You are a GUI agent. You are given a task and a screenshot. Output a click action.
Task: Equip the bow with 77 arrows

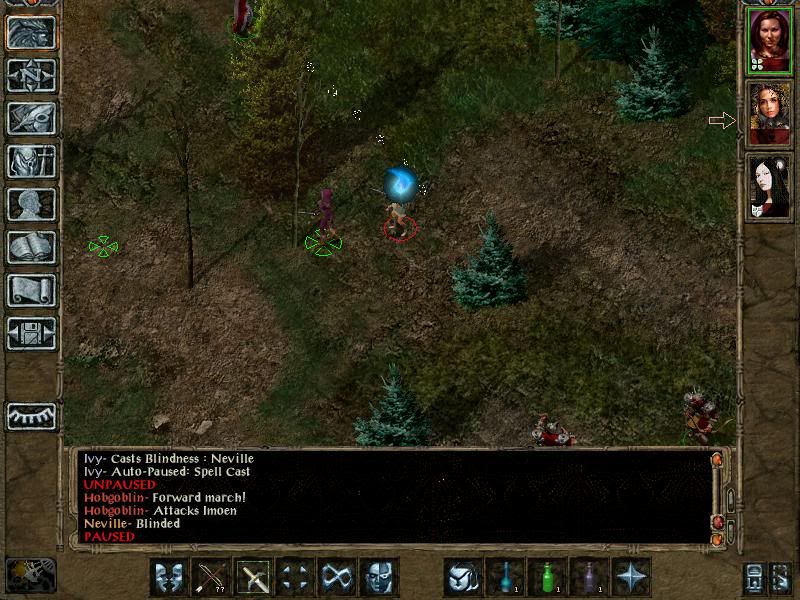(x=211, y=577)
